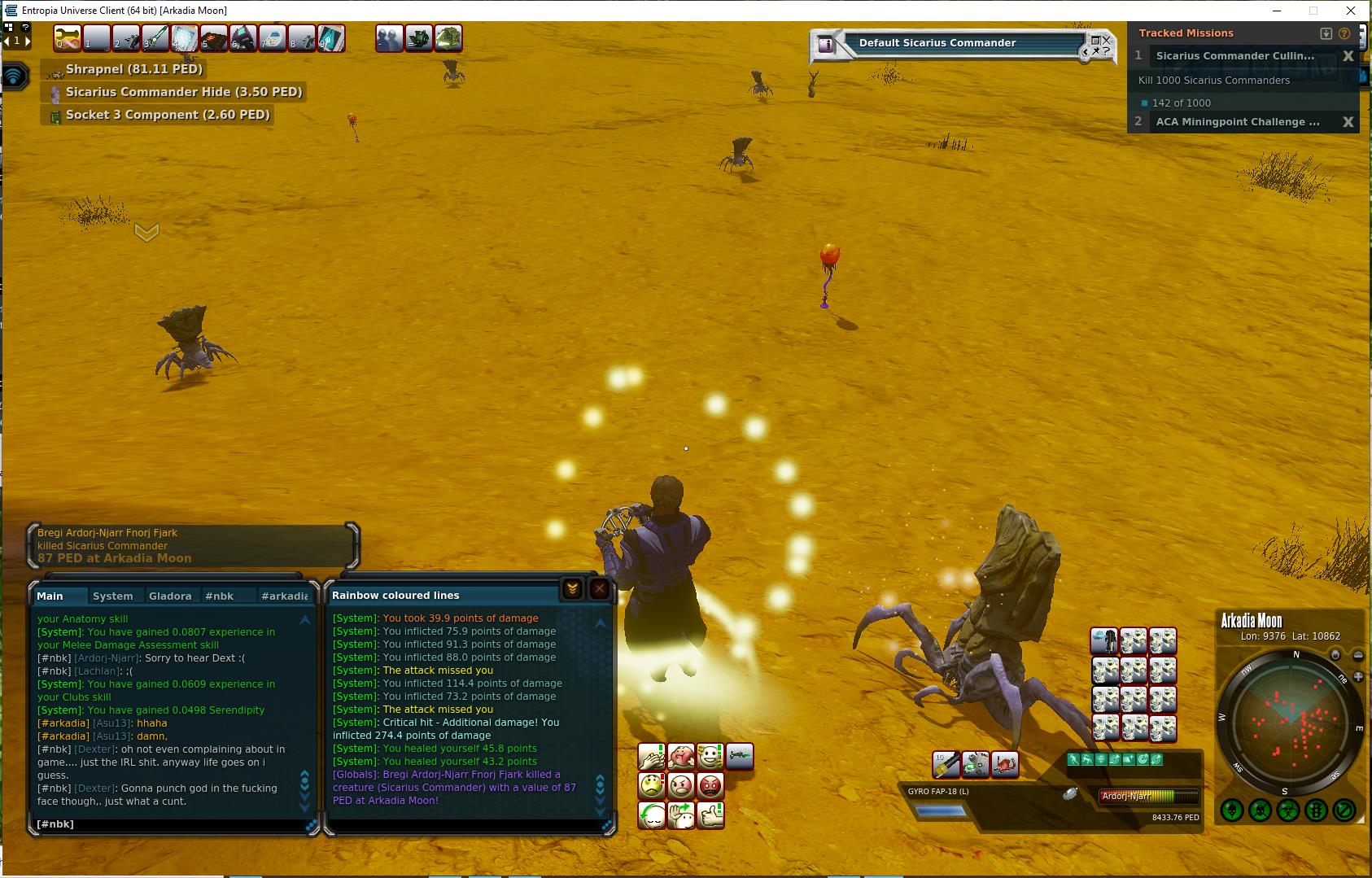Use the clapping hands emote
This screenshot has height=878, width=1372.
click(651, 757)
